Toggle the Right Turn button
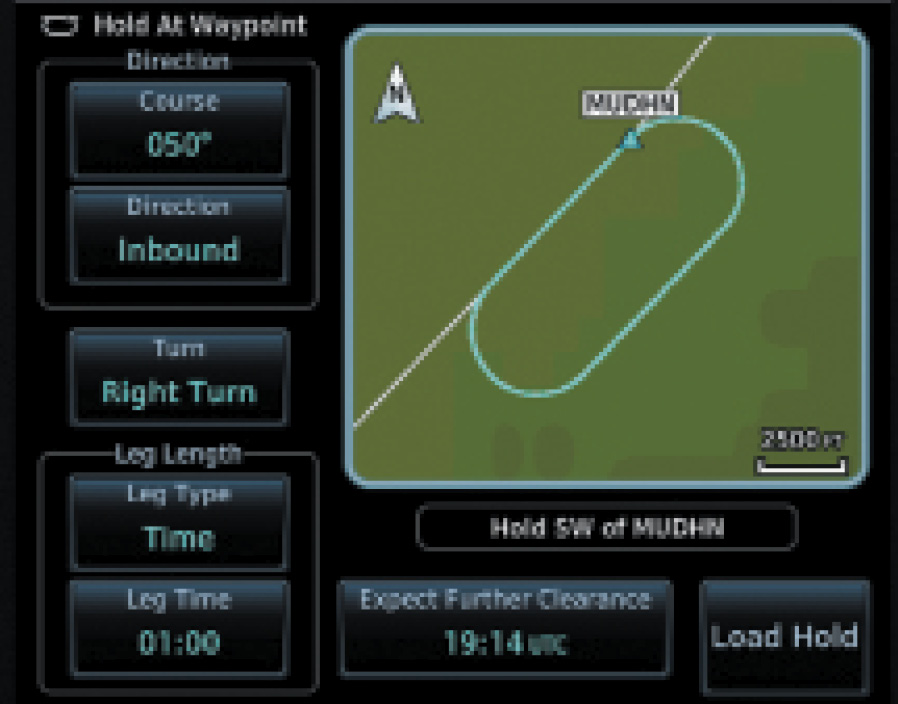Viewport: 898px width, 704px height. [178, 376]
